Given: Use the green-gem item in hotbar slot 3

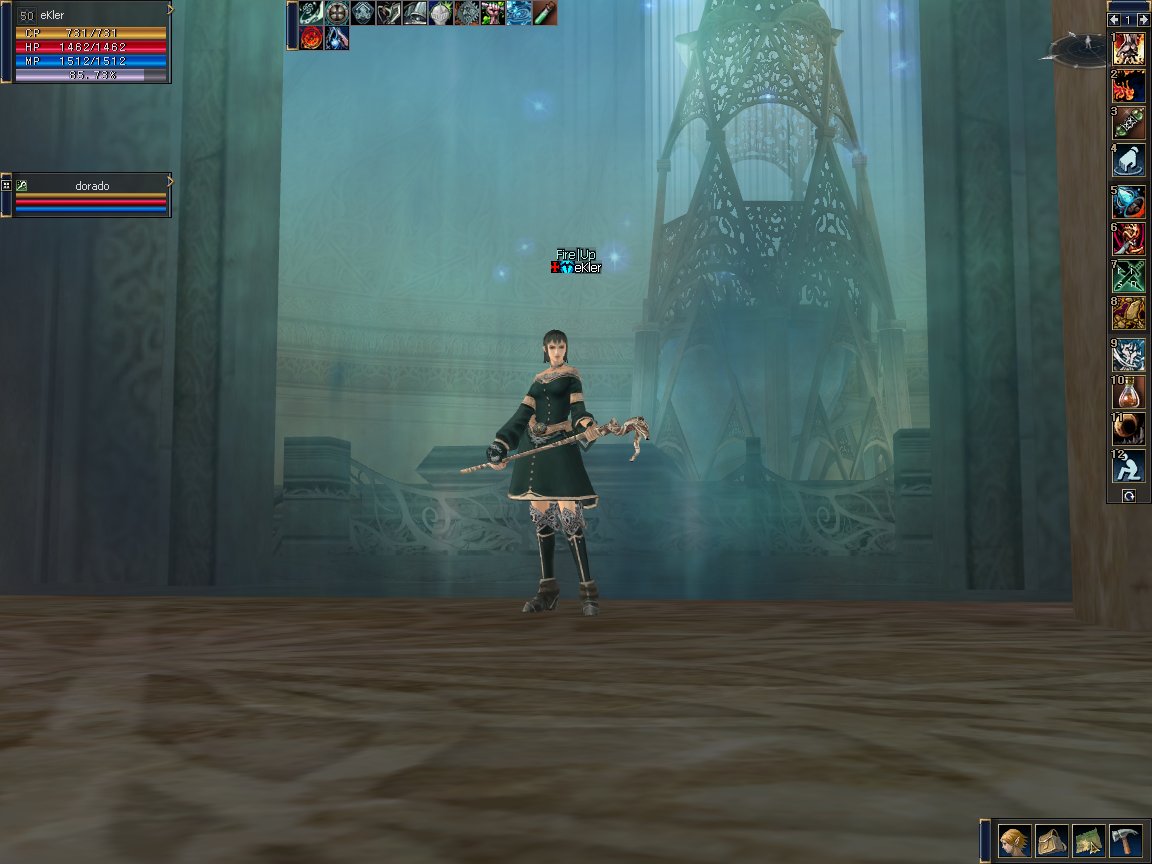Looking at the screenshot, I should [1129, 123].
